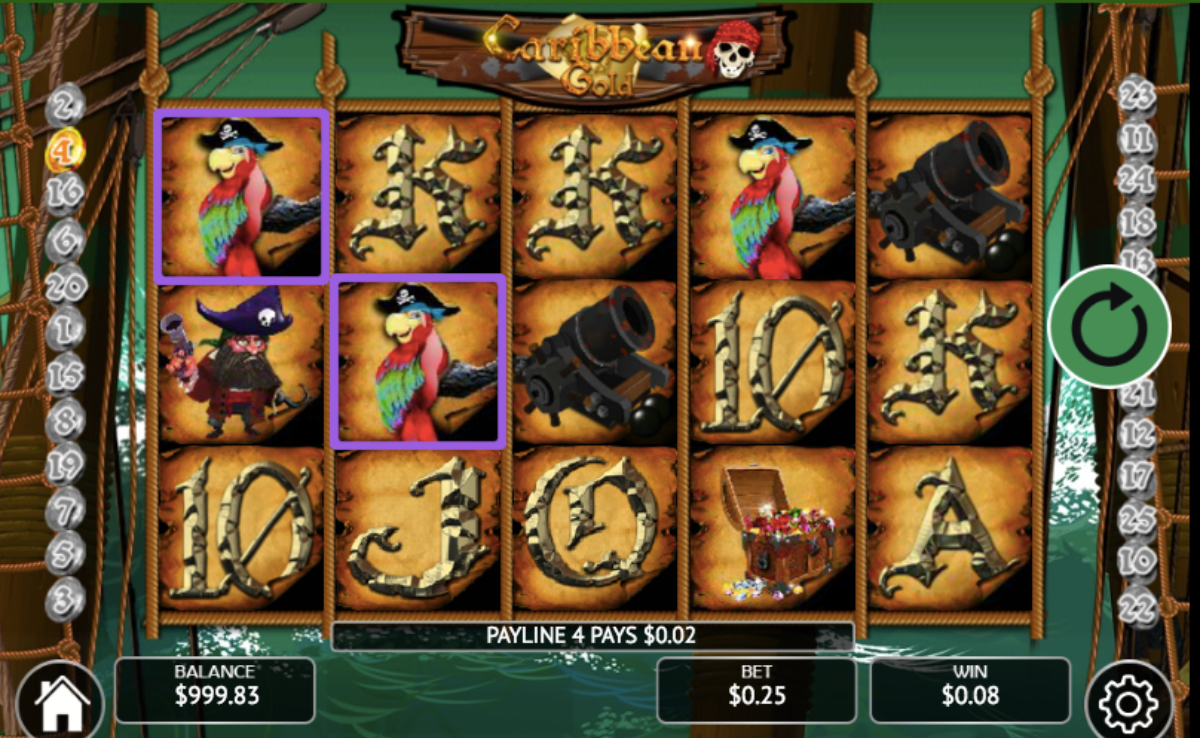This screenshot has width=1200, height=738.
Task: Select payline marker number 2
Action: (x=66, y=103)
